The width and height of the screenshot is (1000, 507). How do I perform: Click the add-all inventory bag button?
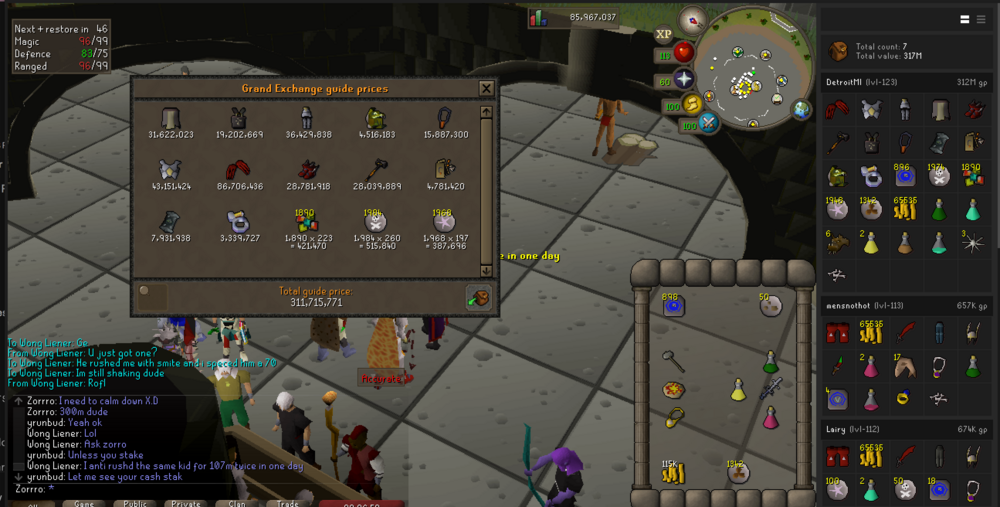coord(478,297)
